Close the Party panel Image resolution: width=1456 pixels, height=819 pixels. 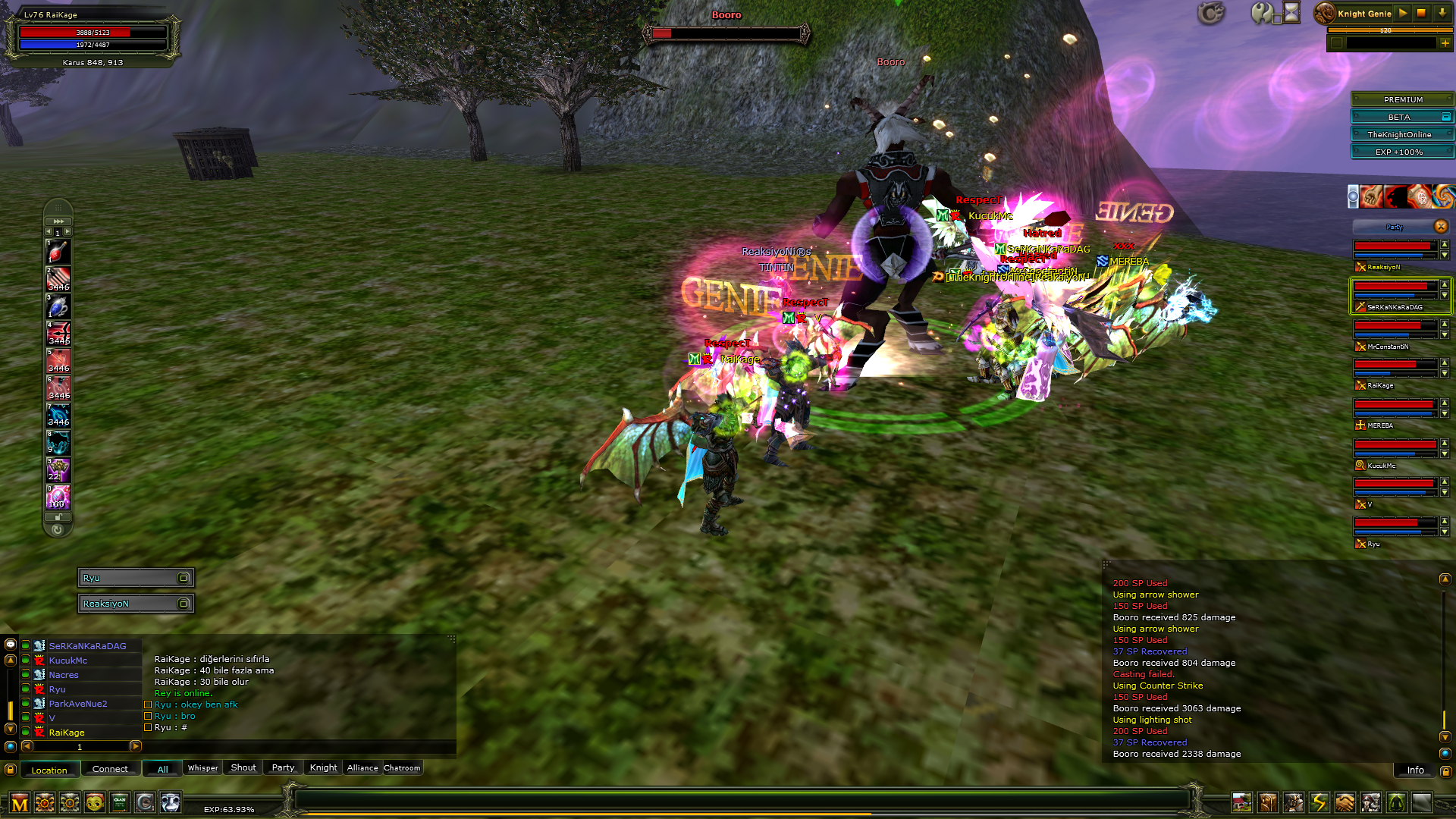[1441, 227]
